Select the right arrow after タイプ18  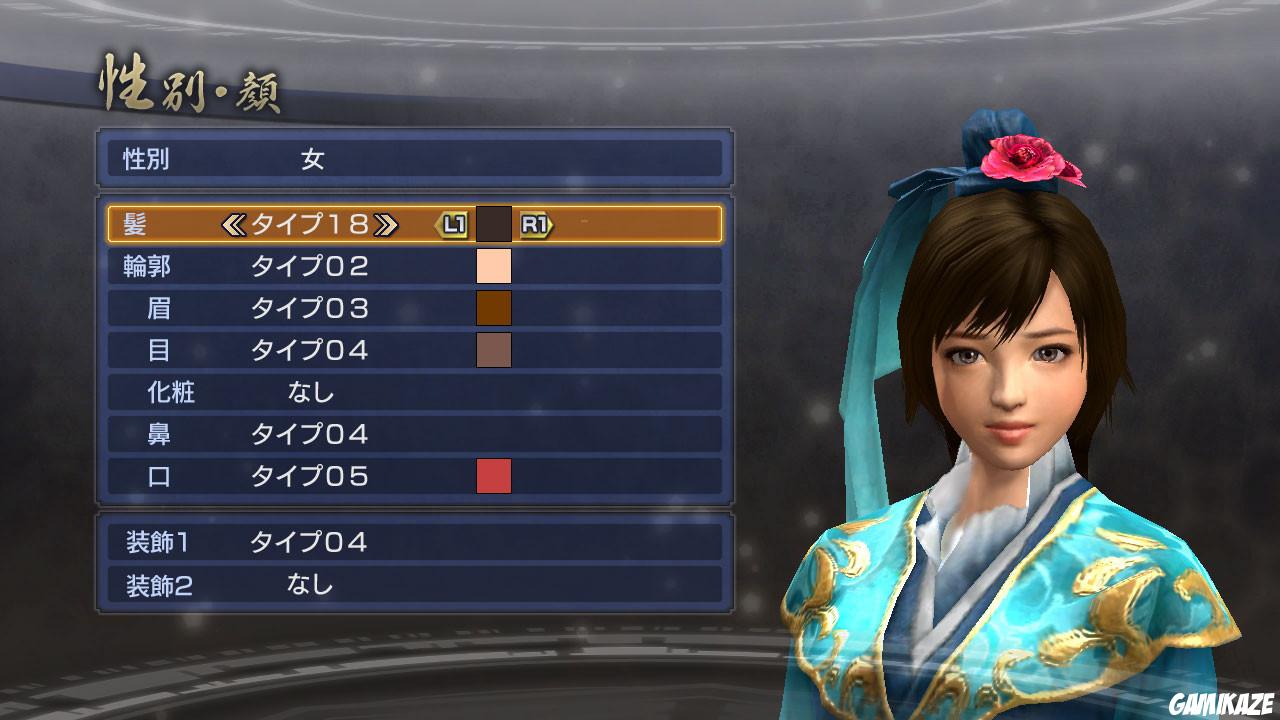coord(381,225)
